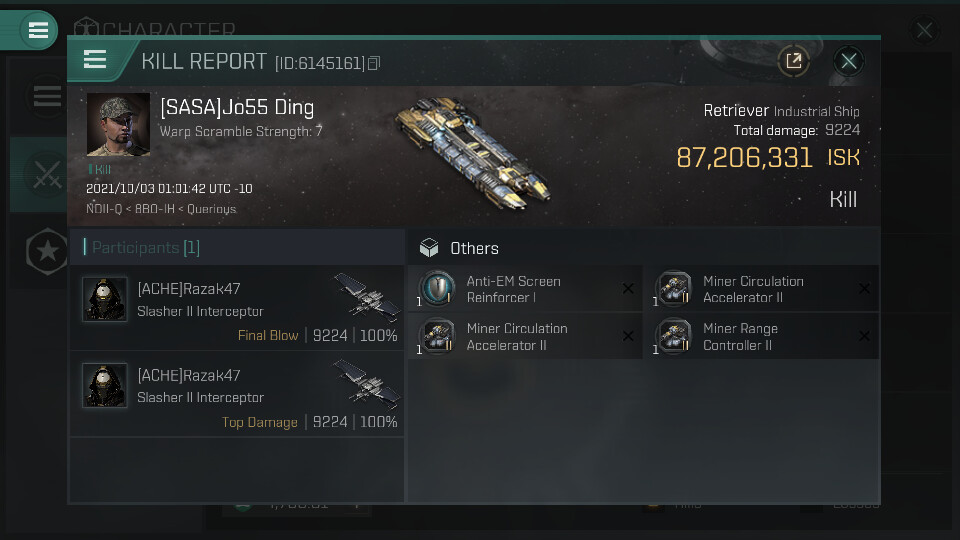
Task: Close the background Character window
Action: [924, 31]
